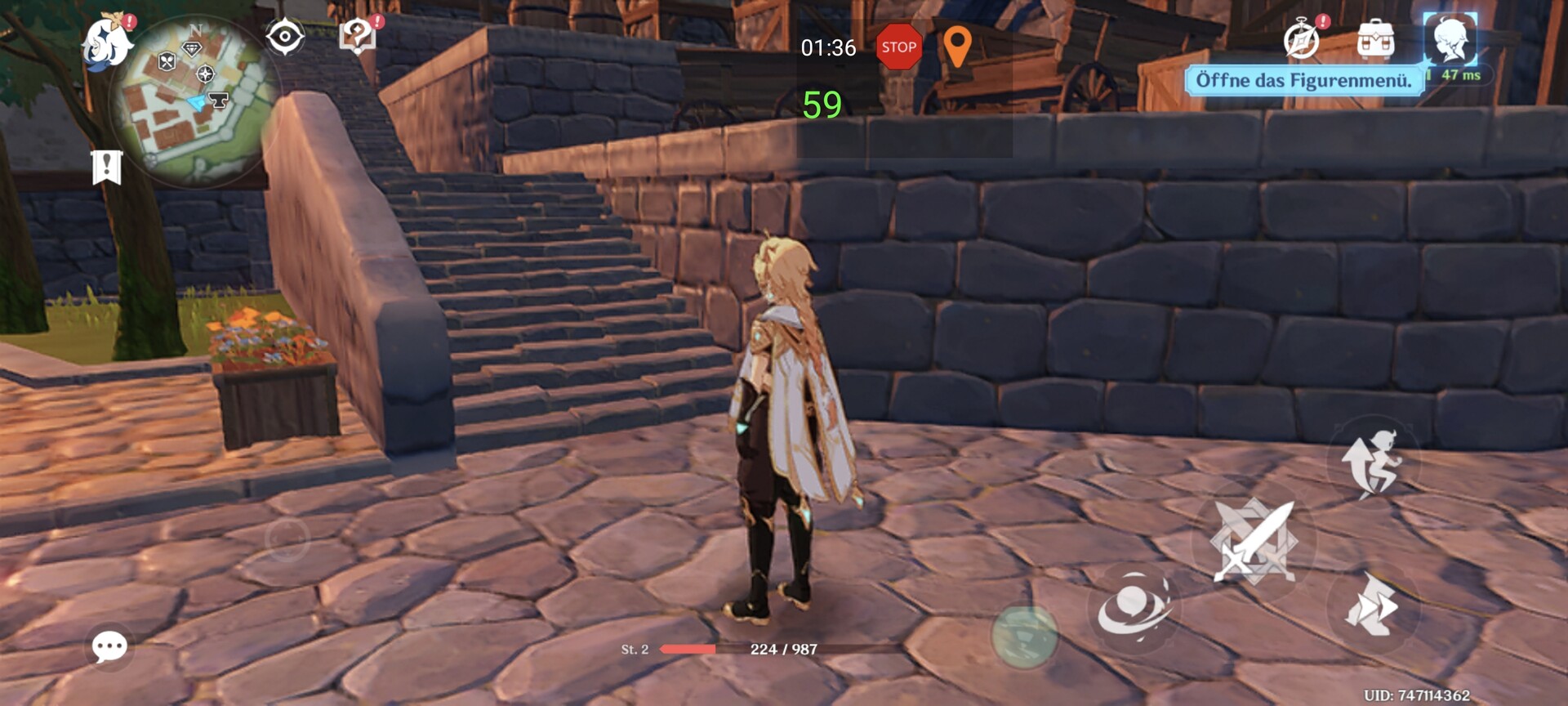Activate the elemental skill swirl button
1568x706 pixels.
click(x=1134, y=608)
